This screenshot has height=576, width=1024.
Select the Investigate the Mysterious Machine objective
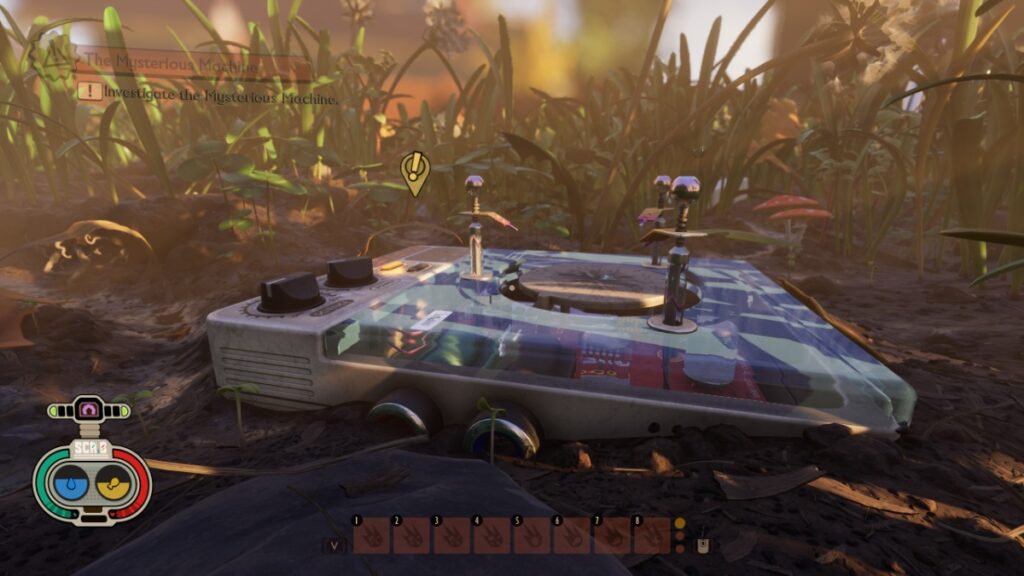click(x=212, y=98)
